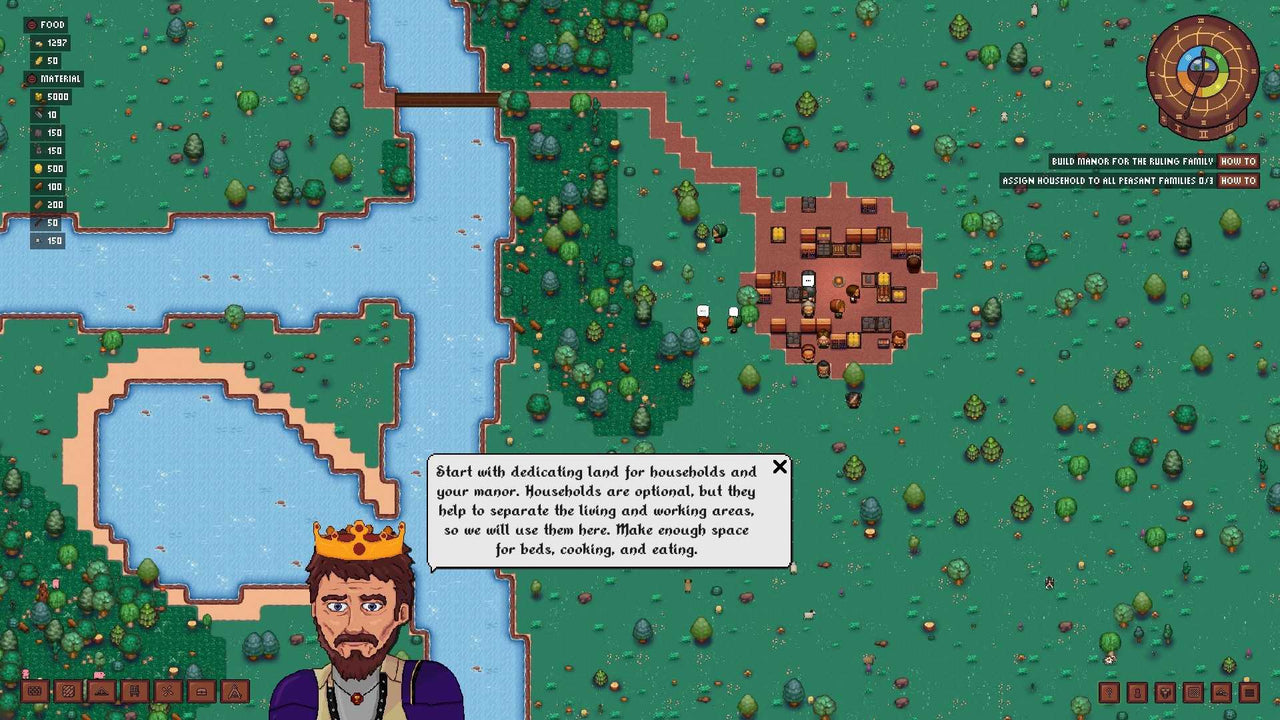This screenshot has width=1280, height=720.
Task: Open the villagers panel with person icon
Action: (1137, 692)
